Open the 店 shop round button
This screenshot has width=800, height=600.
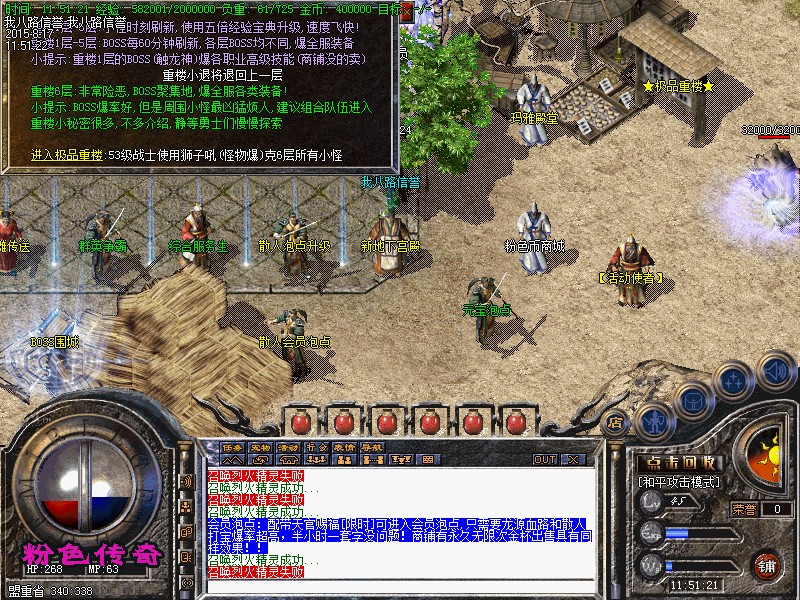[x=616, y=421]
